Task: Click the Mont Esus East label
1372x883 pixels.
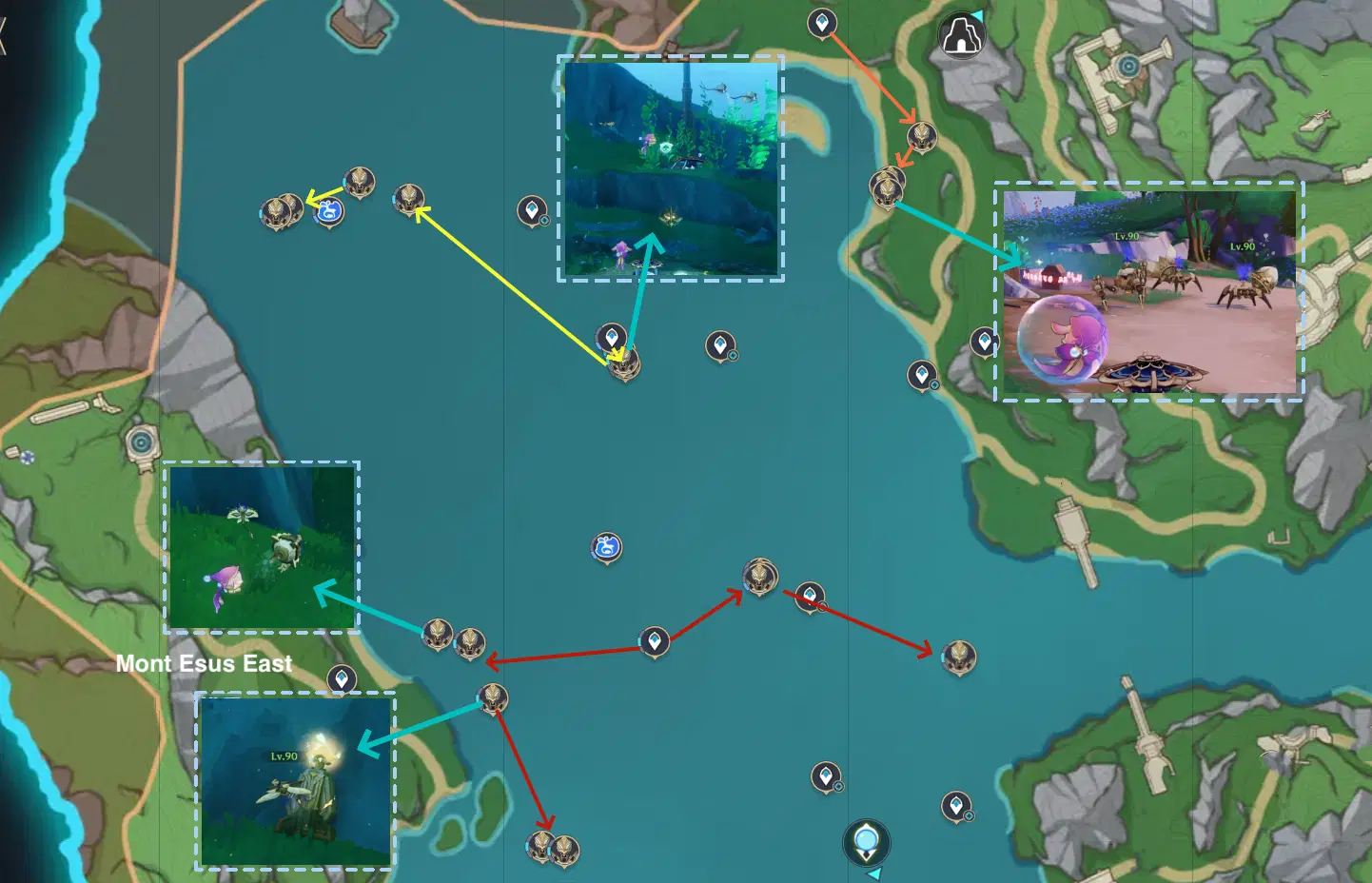Action: [x=205, y=663]
